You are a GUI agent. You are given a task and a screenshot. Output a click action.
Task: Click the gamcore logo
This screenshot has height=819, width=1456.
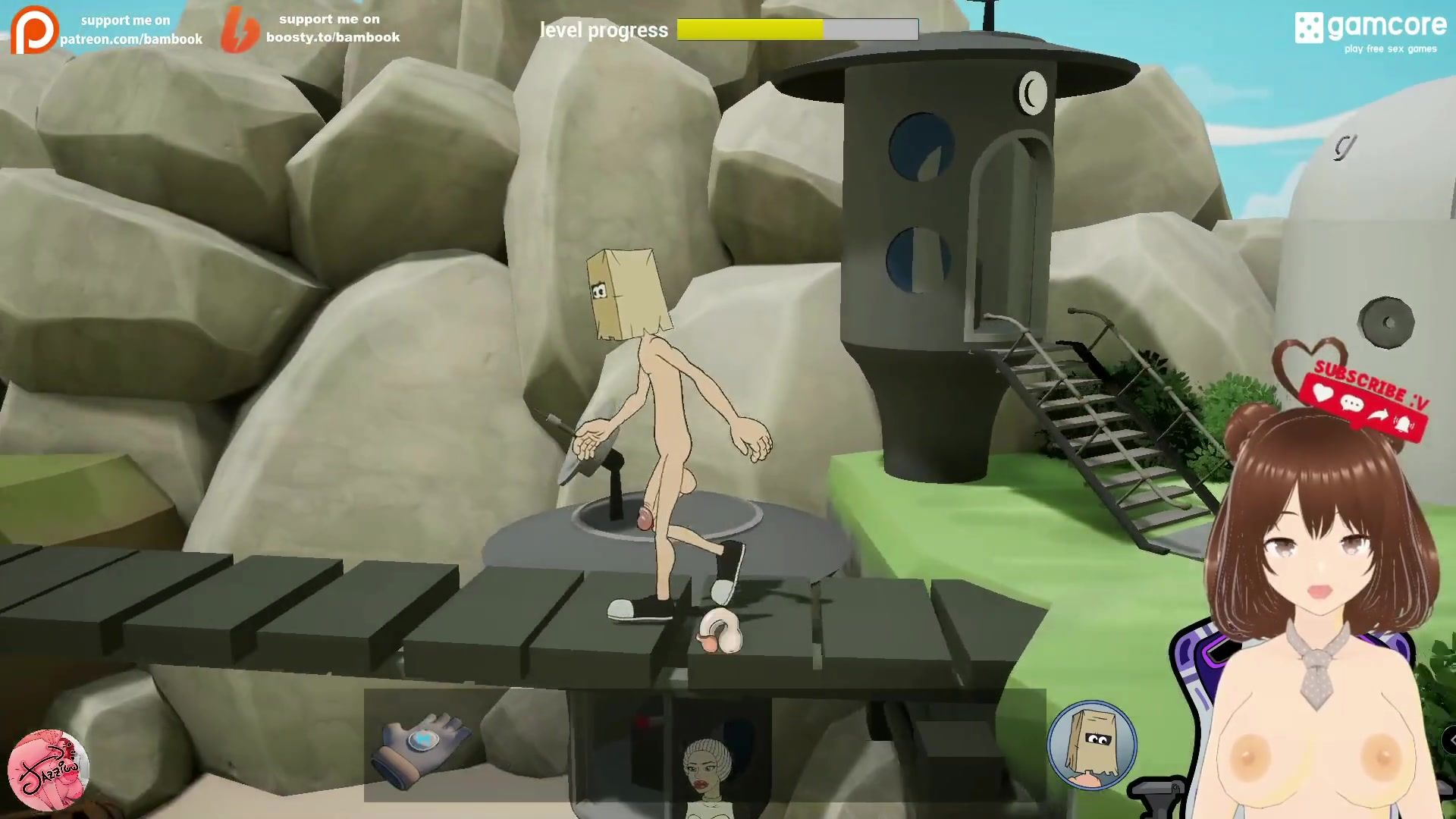click(1370, 32)
